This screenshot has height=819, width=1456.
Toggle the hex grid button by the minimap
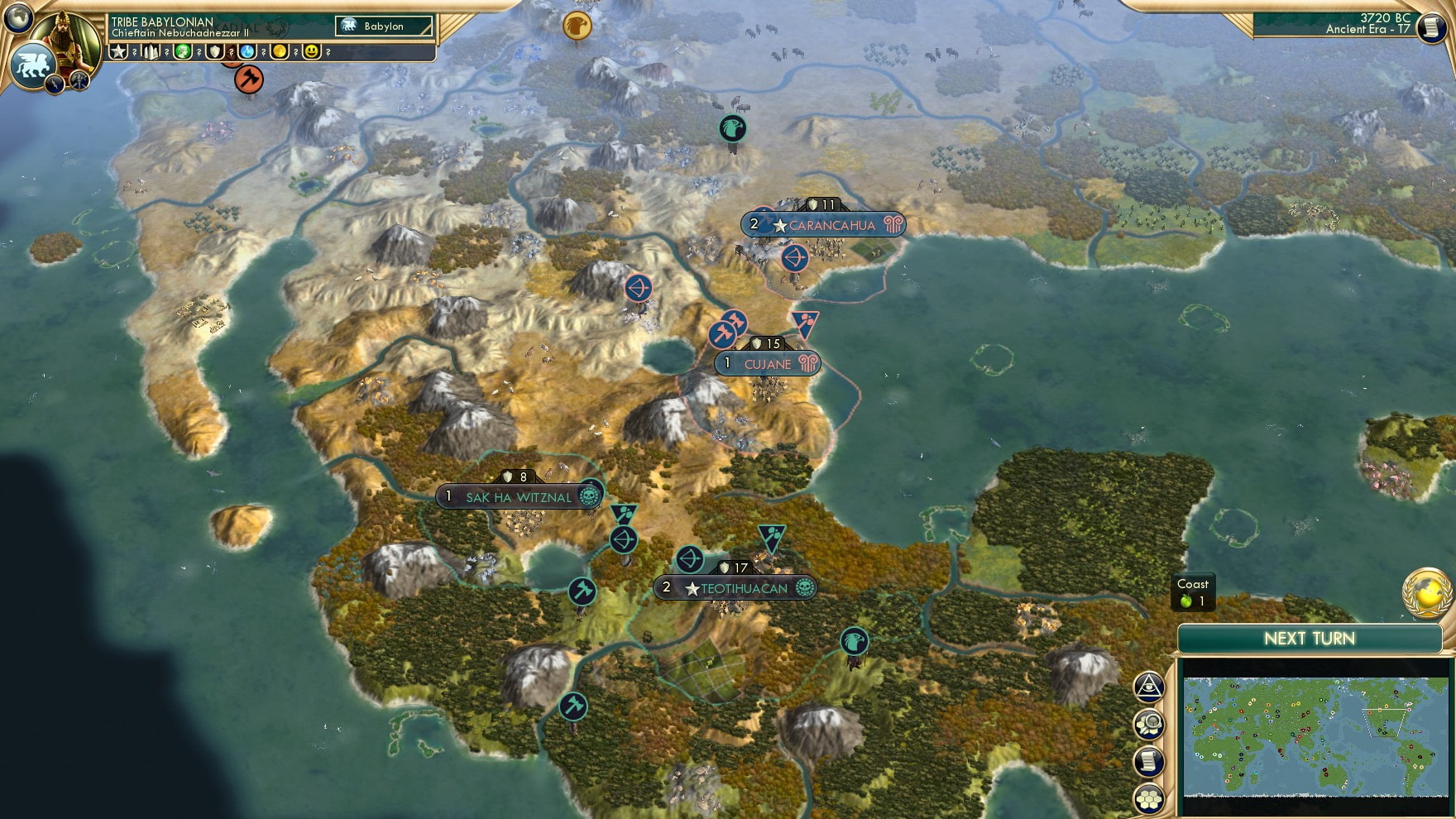click(x=1149, y=798)
